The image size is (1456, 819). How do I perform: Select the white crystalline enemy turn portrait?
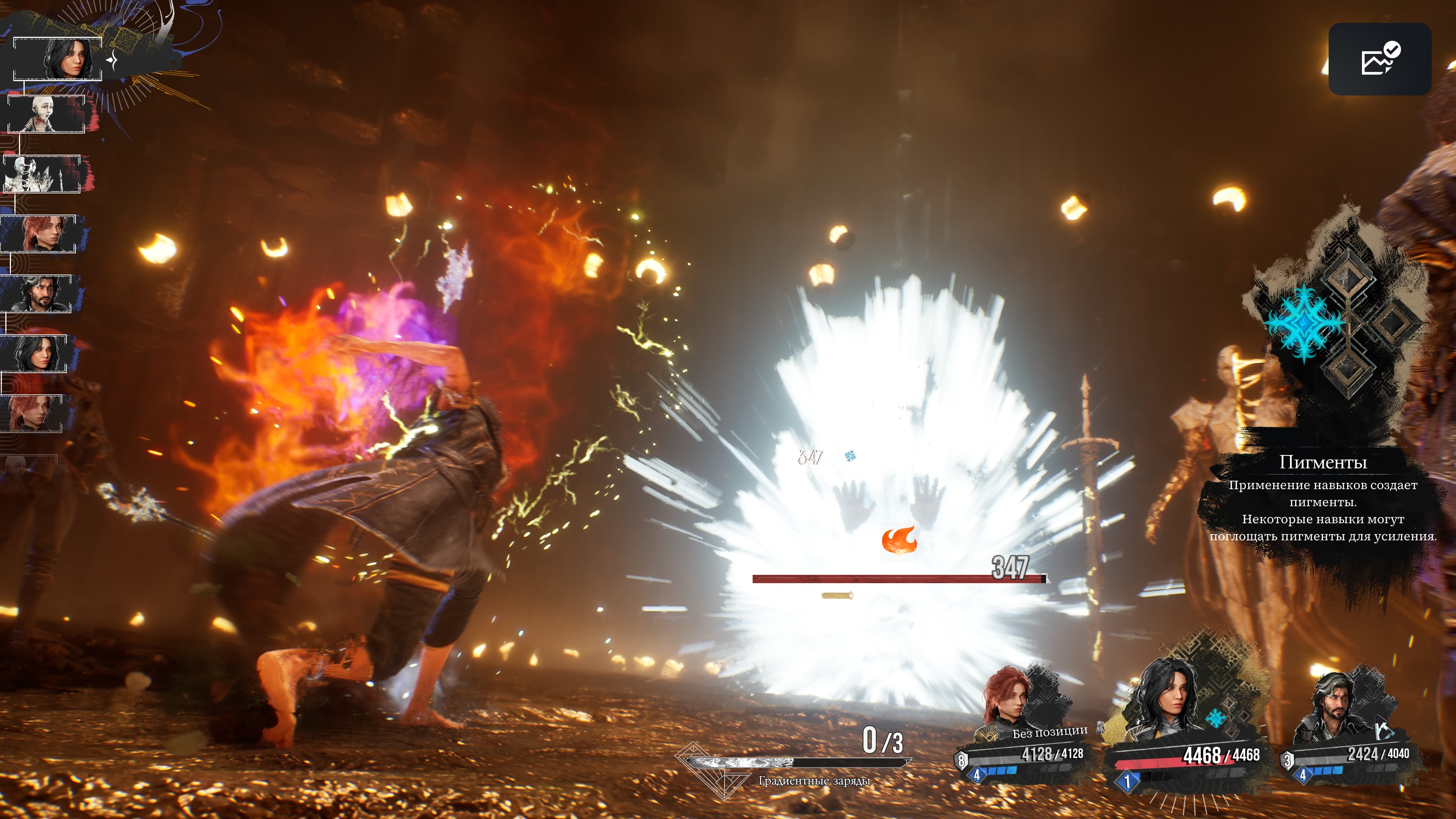coord(42,174)
